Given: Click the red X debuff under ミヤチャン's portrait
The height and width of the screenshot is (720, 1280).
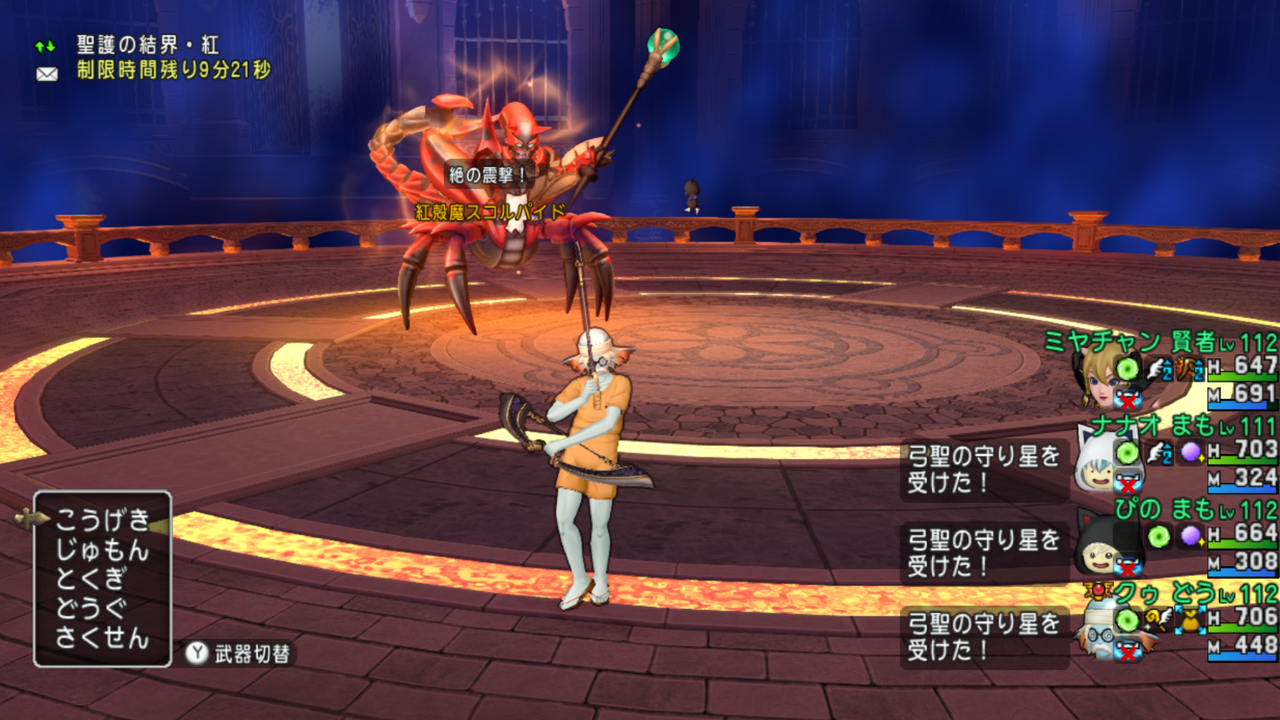Looking at the screenshot, I should tap(1126, 401).
